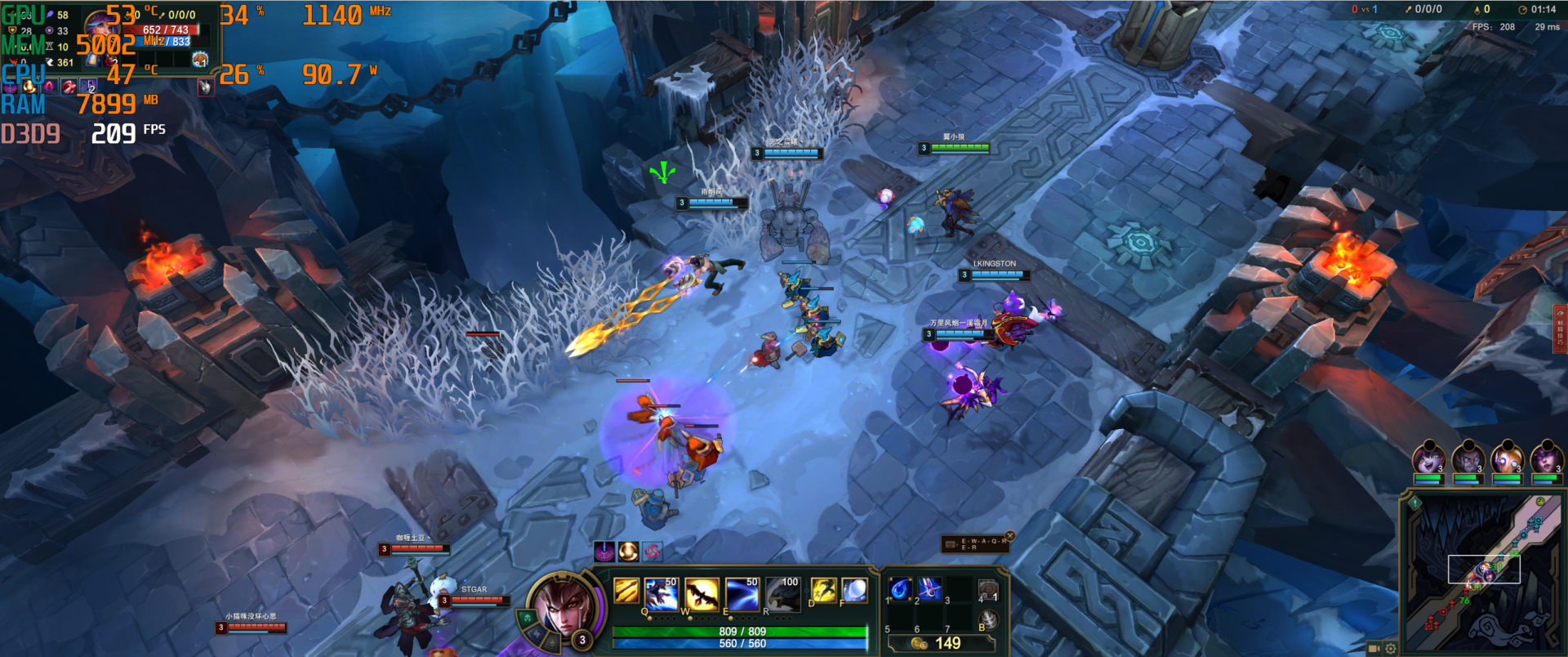Select the sword item in slot 2
Screen dimensions: 1568x657
click(929, 588)
